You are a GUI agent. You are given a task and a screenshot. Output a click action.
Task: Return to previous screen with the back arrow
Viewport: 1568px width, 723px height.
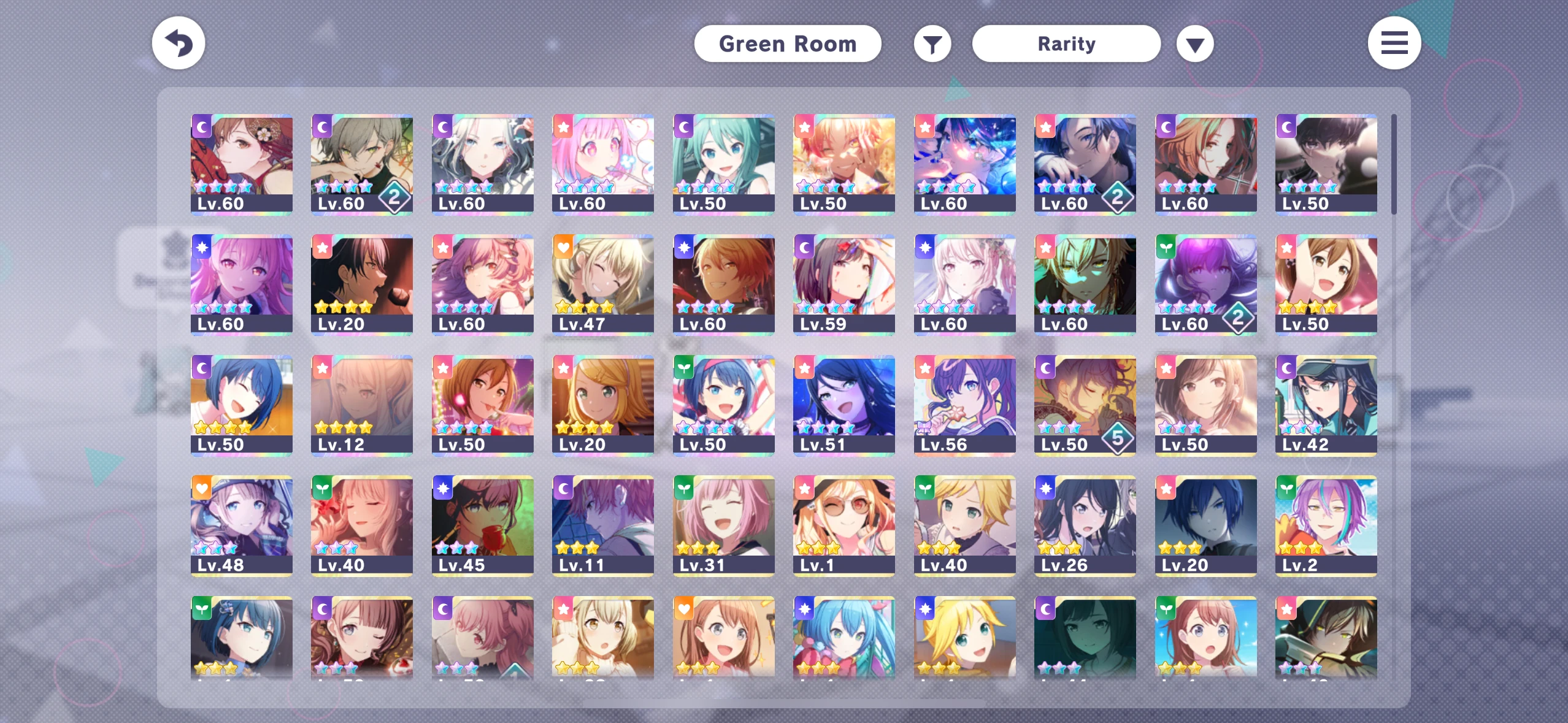[x=178, y=43]
